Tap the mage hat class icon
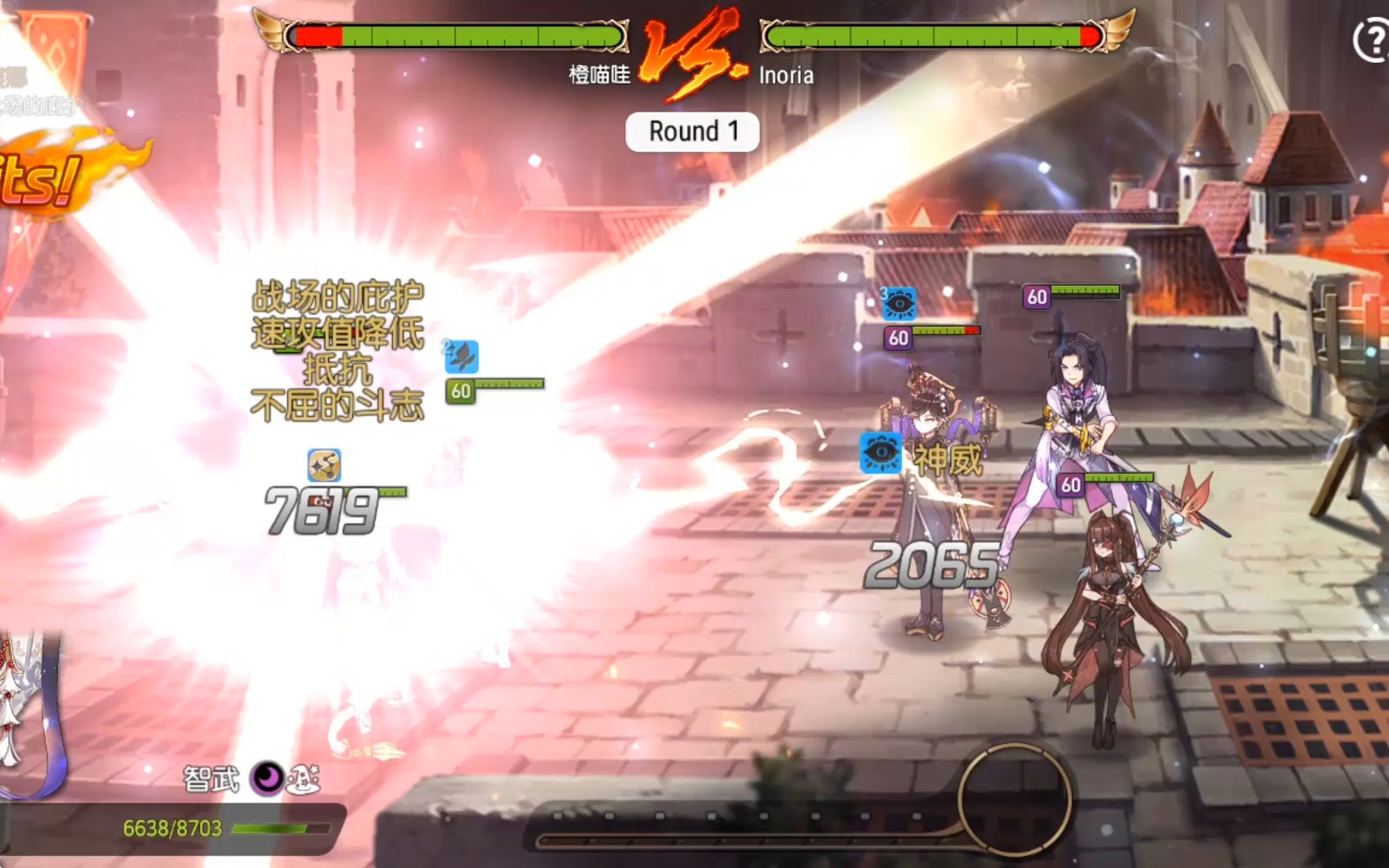Image resolution: width=1389 pixels, height=868 pixels. [304, 778]
